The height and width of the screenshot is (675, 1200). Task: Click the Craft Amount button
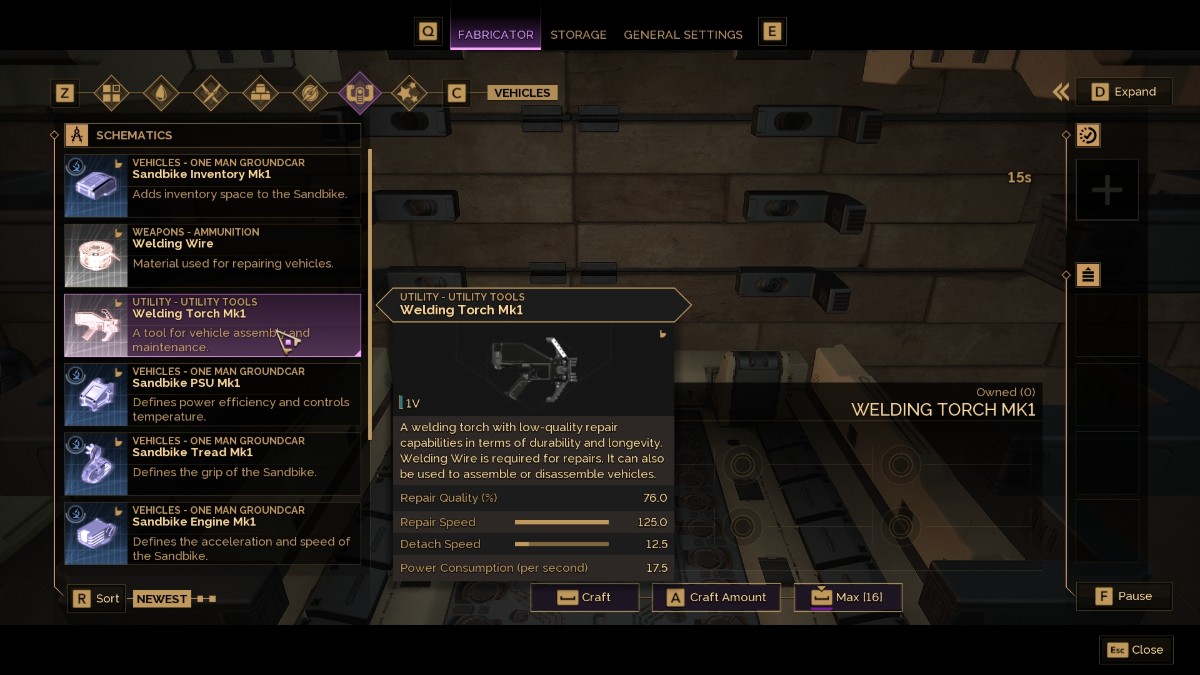[x=716, y=597]
